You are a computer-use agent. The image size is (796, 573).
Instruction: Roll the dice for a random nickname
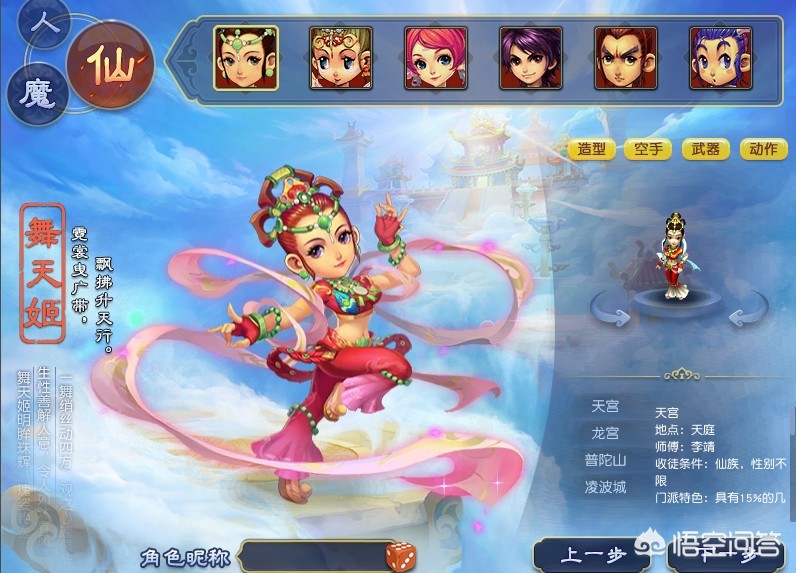(x=404, y=554)
